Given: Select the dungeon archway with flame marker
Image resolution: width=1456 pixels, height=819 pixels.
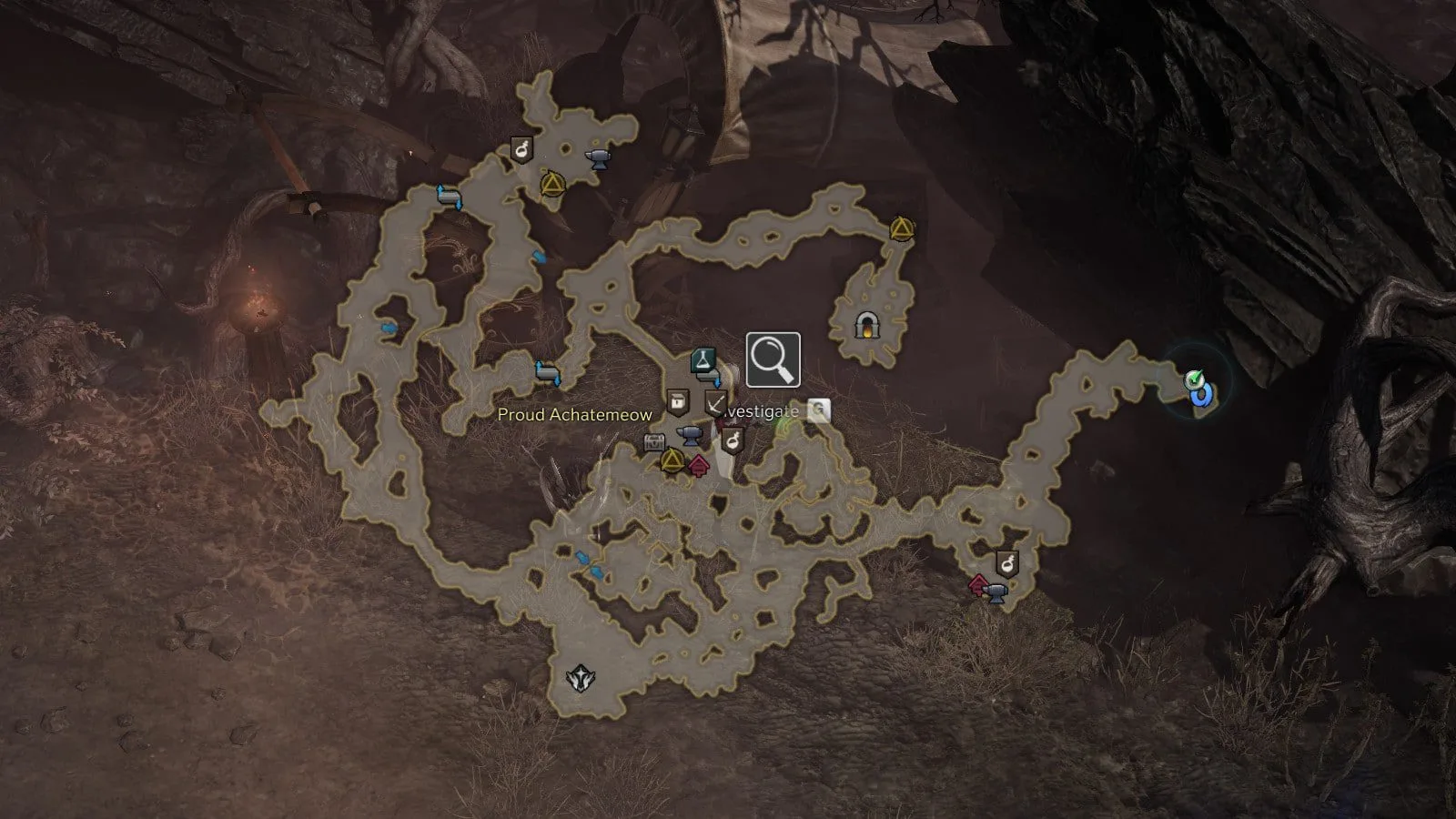Looking at the screenshot, I should 864,325.
